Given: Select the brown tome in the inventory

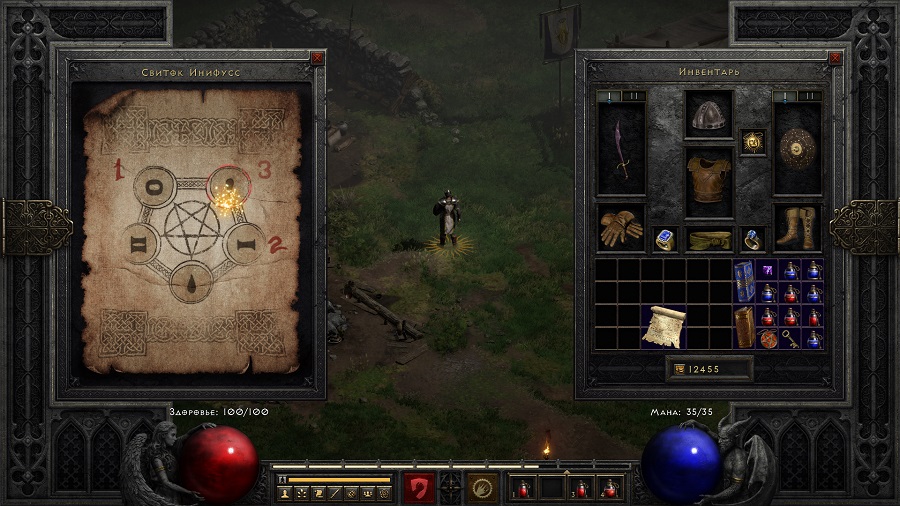Looking at the screenshot, I should [744, 327].
